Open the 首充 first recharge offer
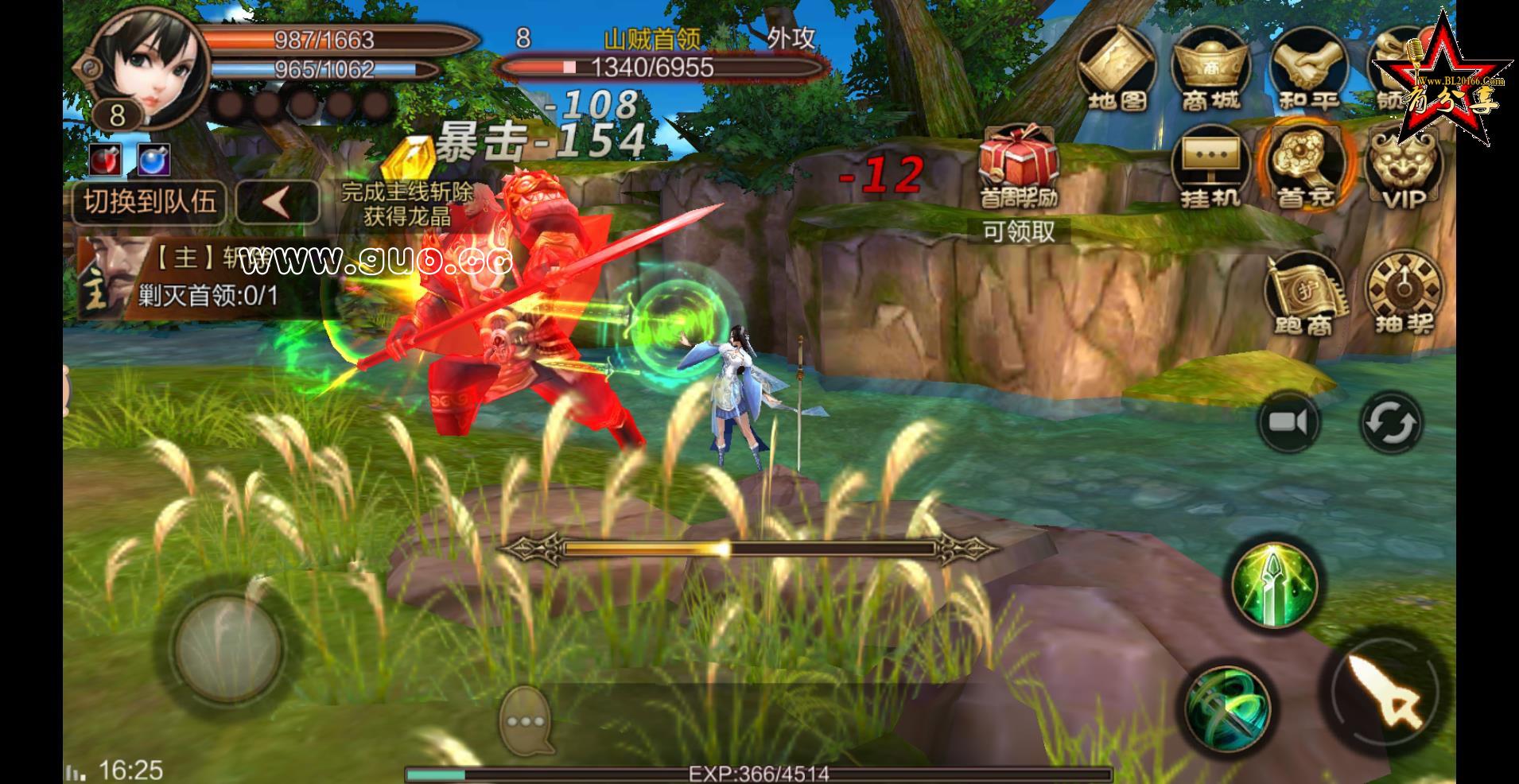The width and height of the screenshot is (1519, 784). click(1304, 167)
